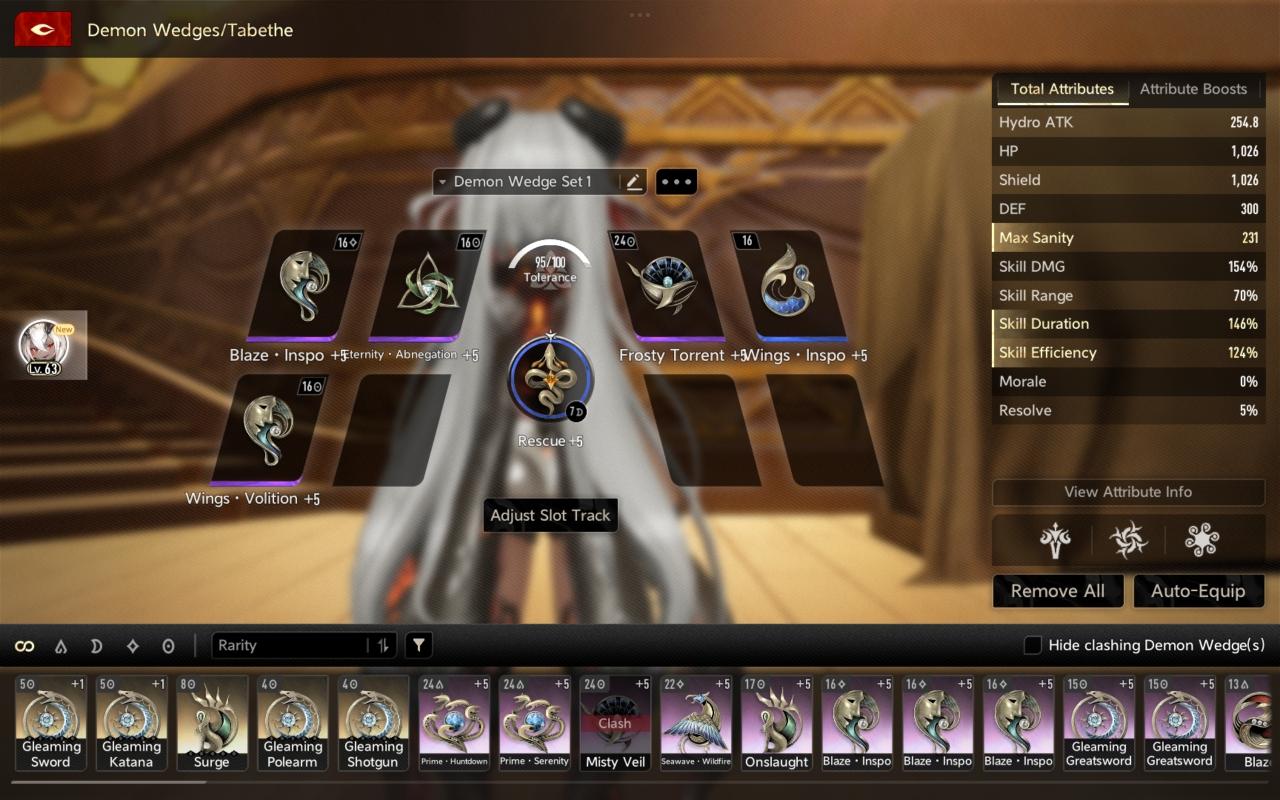Go back using the red return button
This screenshot has width=1280, height=800.
click(42, 29)
